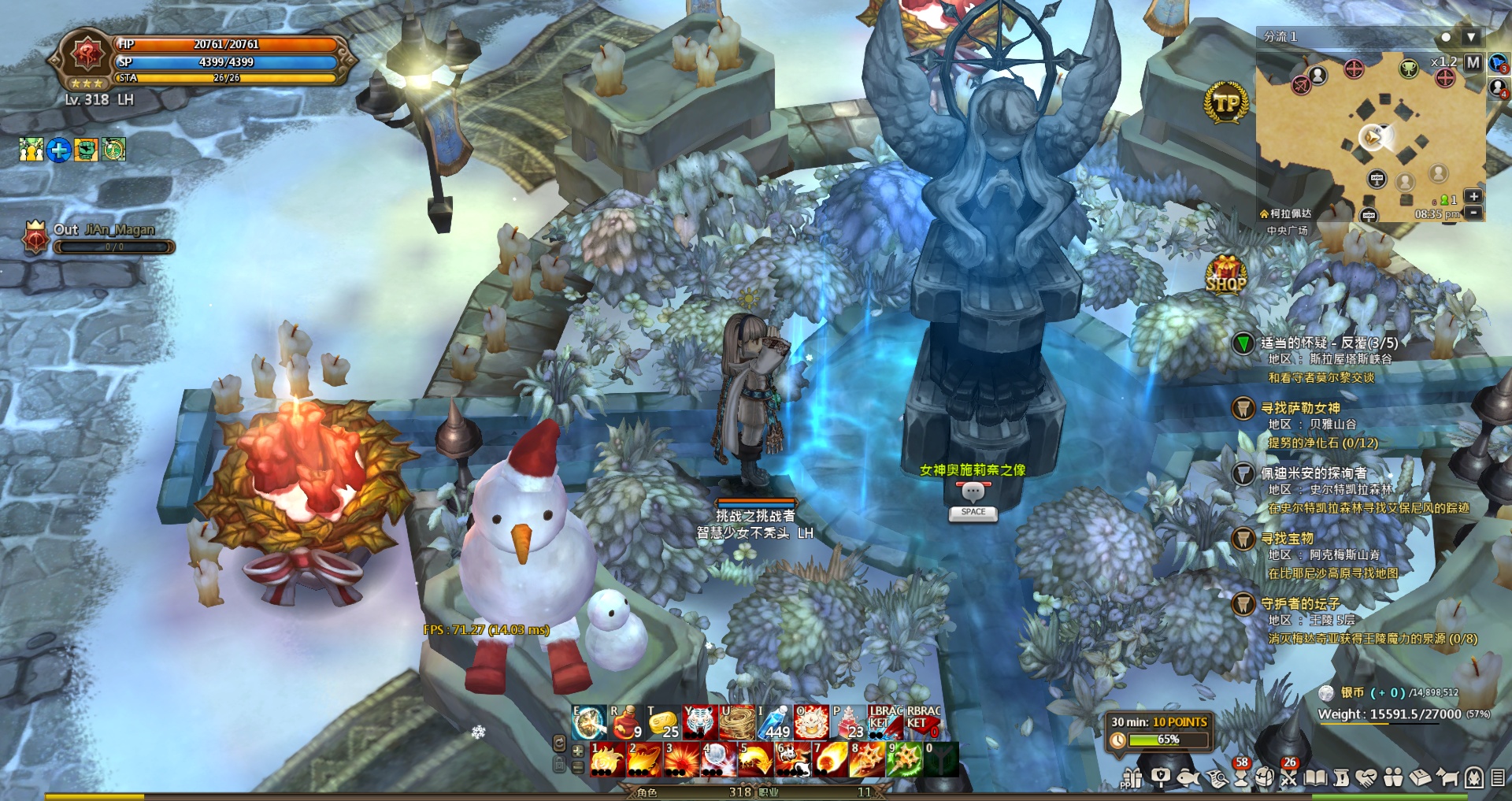Click the minimap zoom-in plus button

click(x=1473, y=196)
